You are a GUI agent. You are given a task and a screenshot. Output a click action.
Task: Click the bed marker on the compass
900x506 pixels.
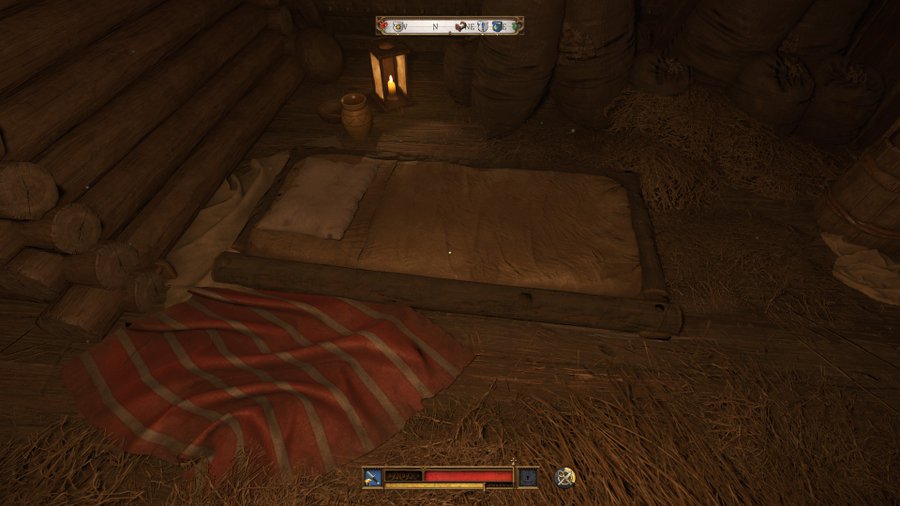[x=461, y=26]
